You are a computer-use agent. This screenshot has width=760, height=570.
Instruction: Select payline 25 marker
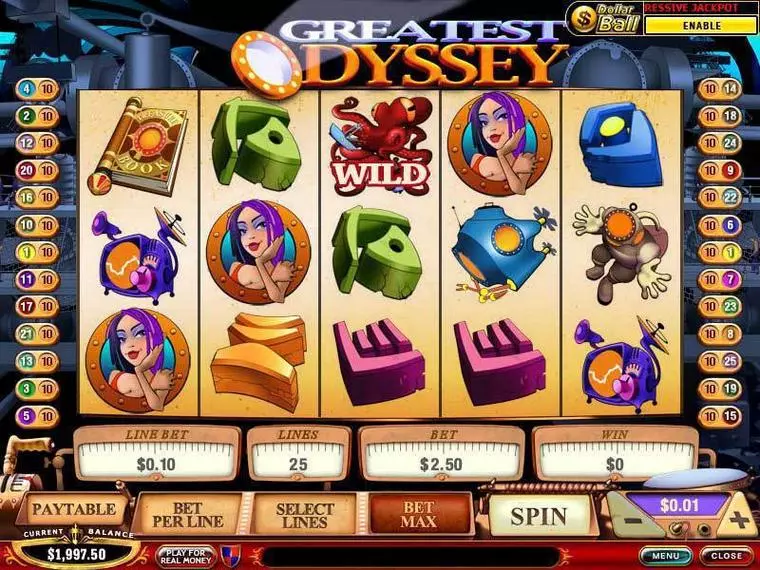coord(731,360)
